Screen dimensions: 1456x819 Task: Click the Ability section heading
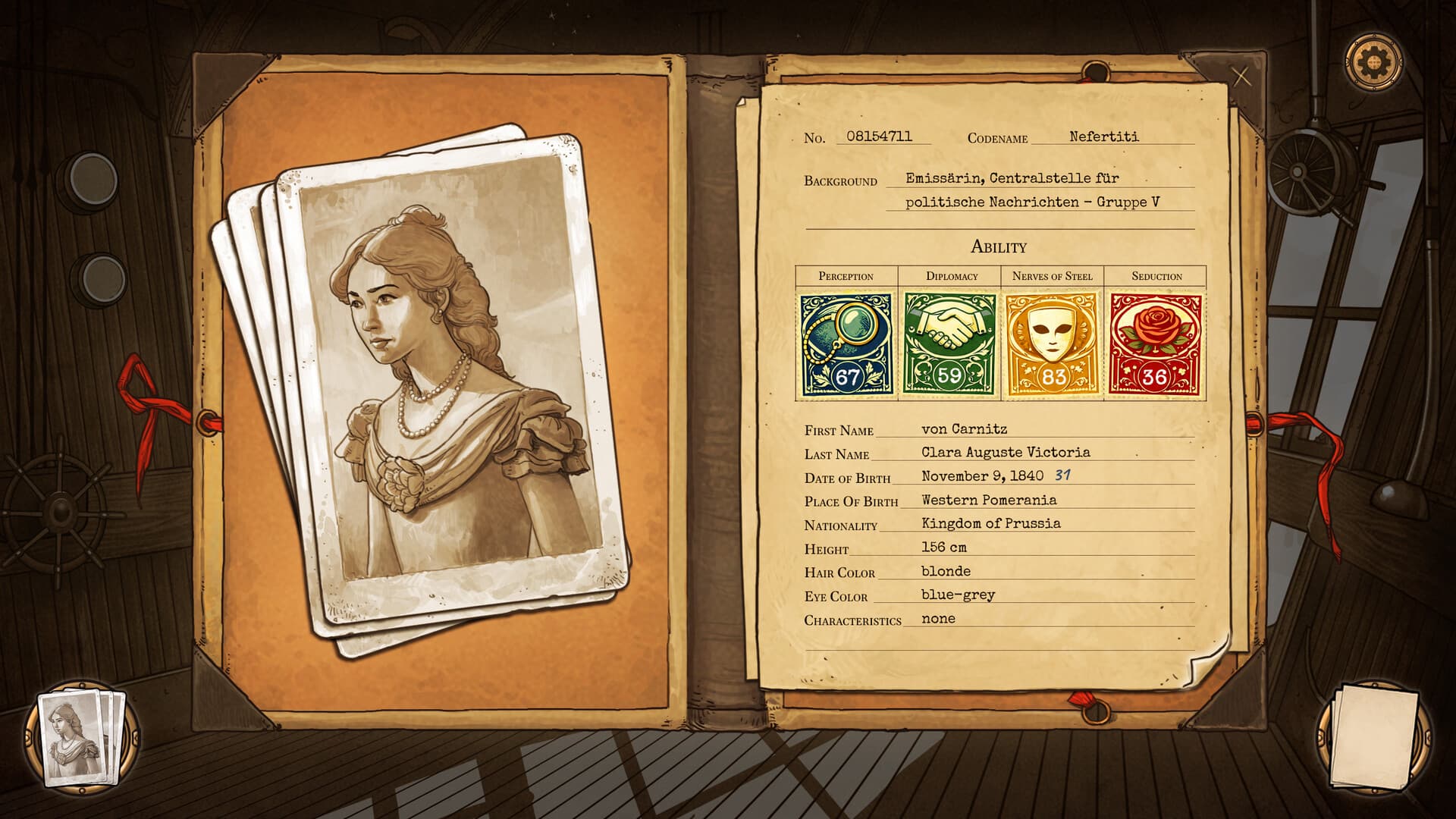tap(996, 246)
